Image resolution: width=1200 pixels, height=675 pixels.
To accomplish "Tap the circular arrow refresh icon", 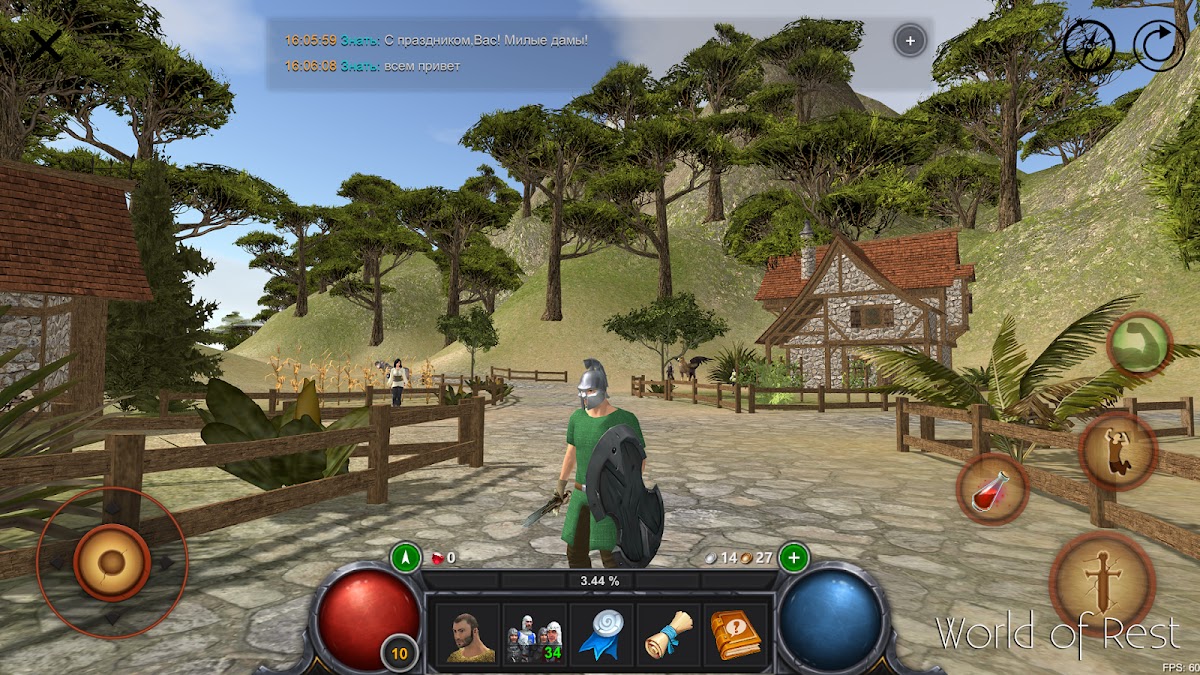I will point(1159,45).
